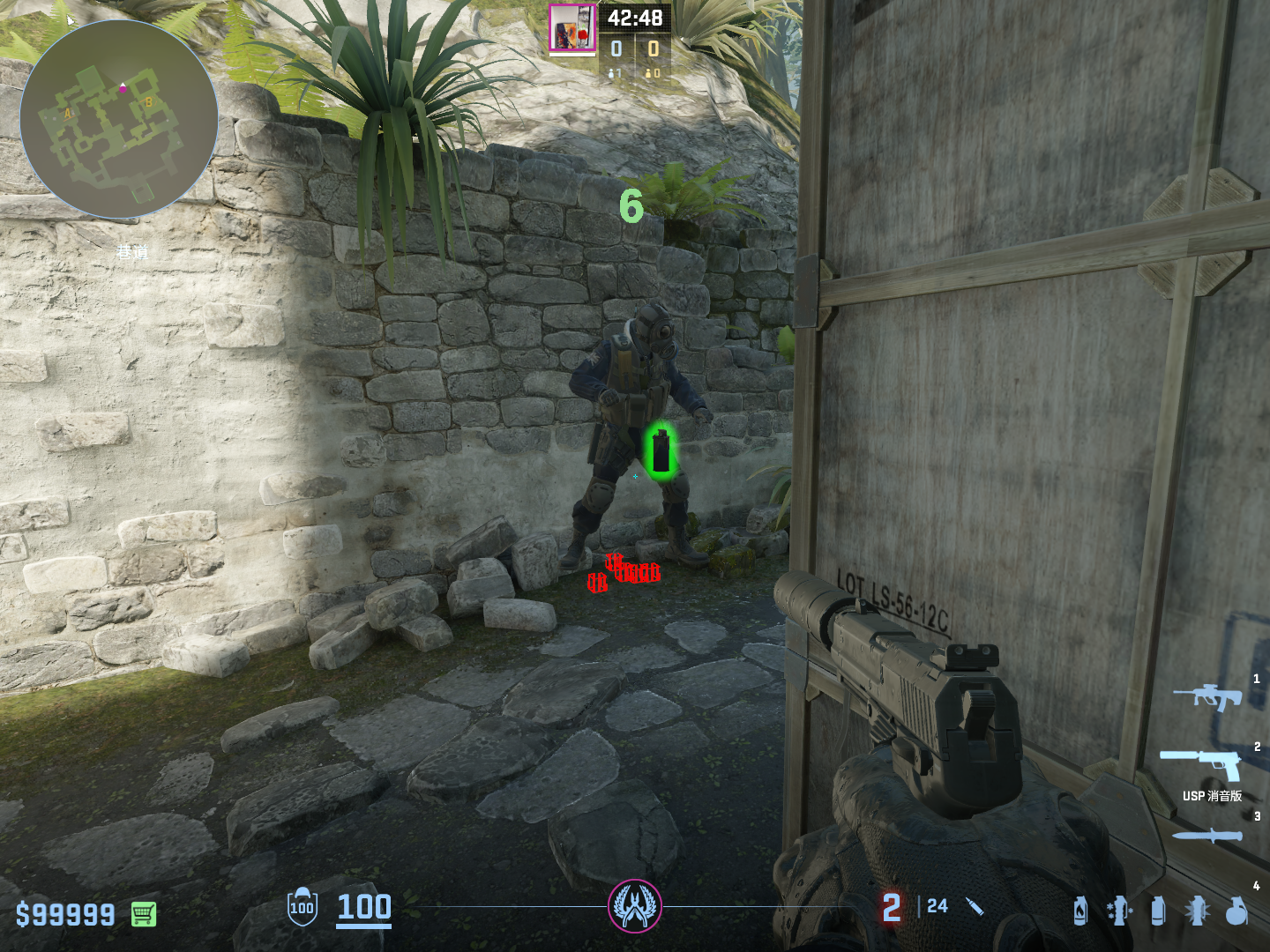1270x952 pixels.
Task: Click the armor shield icon
Action: 302,907
